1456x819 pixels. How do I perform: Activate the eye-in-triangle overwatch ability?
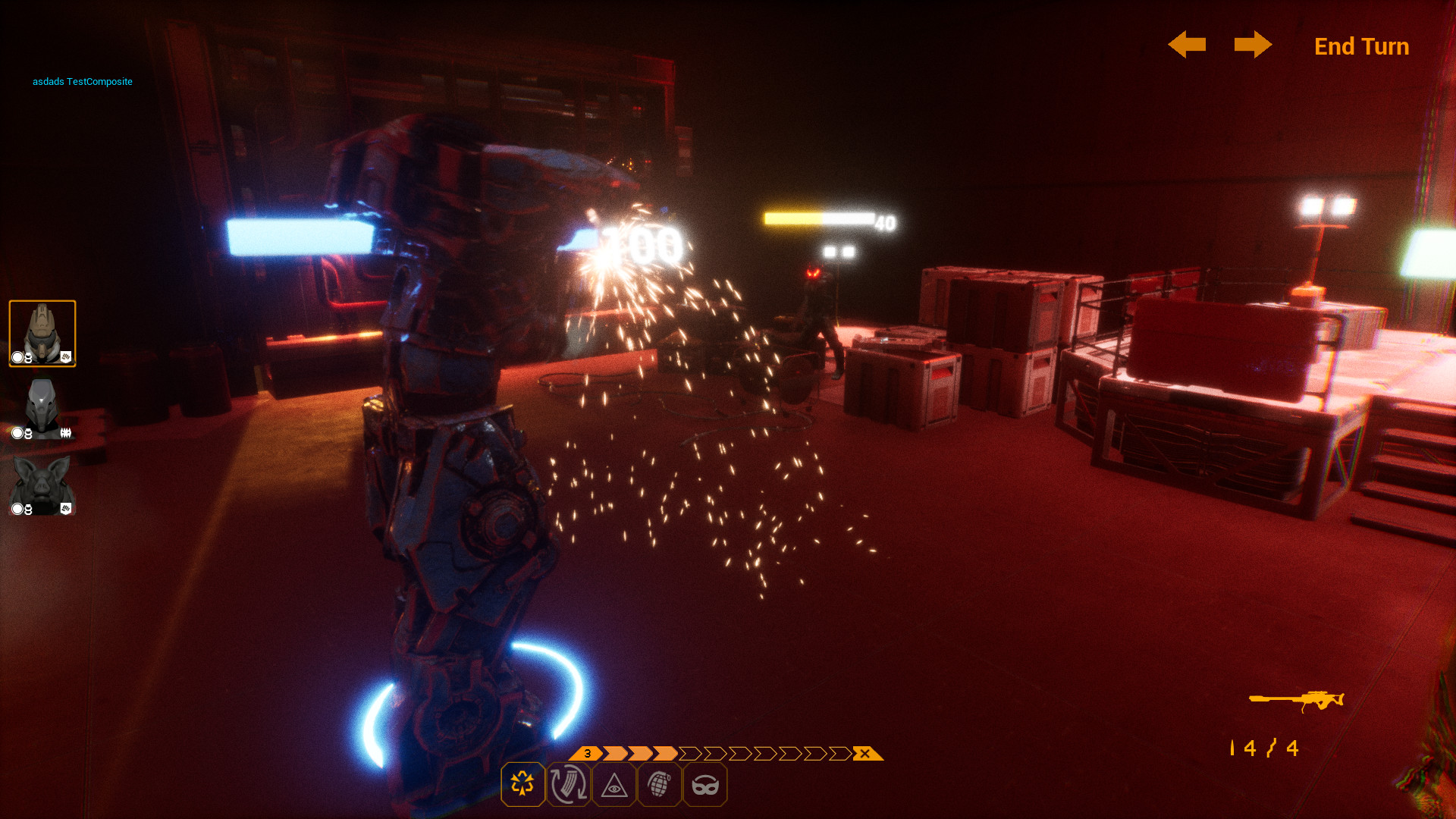(613, 786)
